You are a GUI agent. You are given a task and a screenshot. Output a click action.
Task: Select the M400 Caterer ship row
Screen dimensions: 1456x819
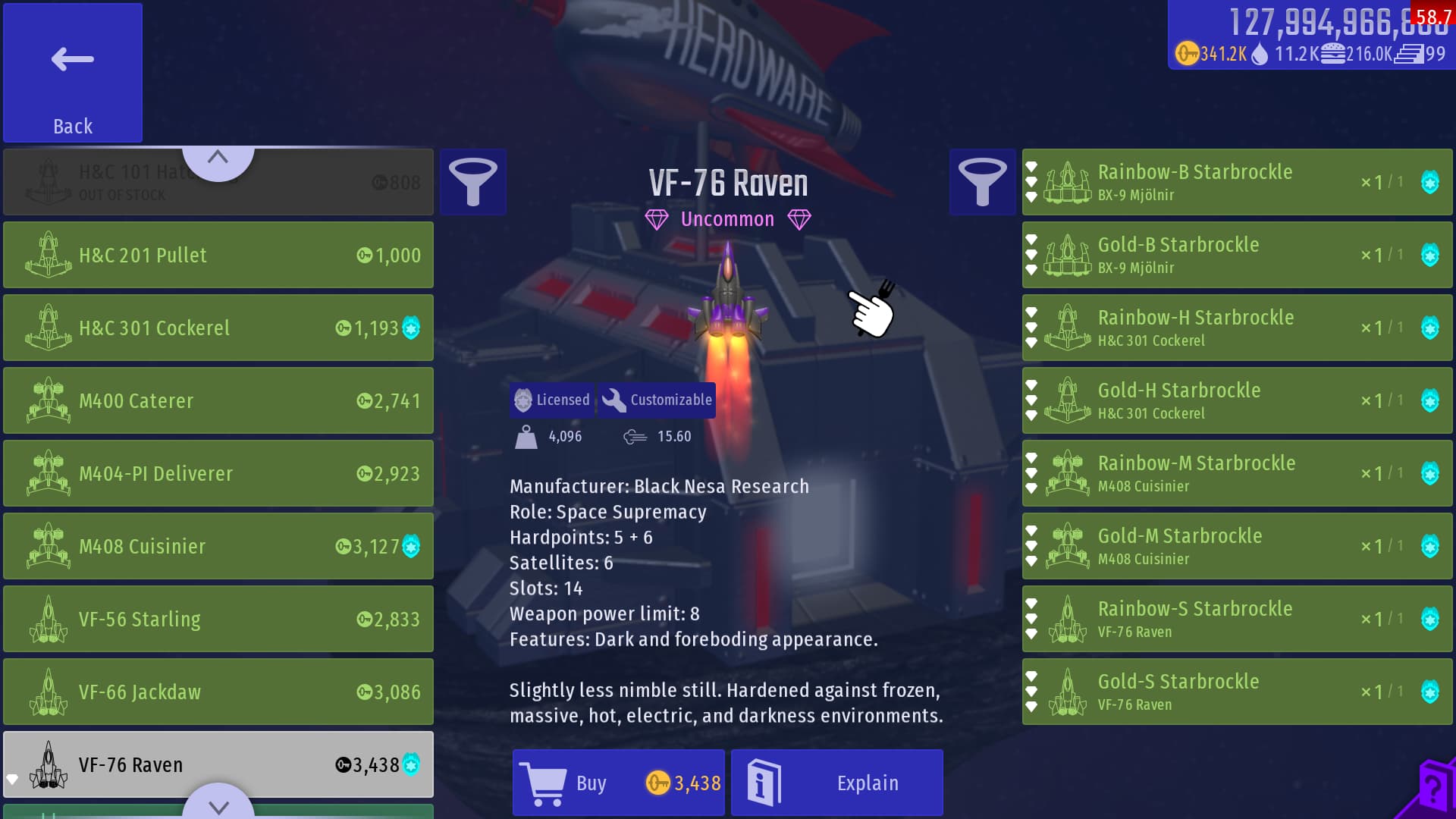(218, 400)
